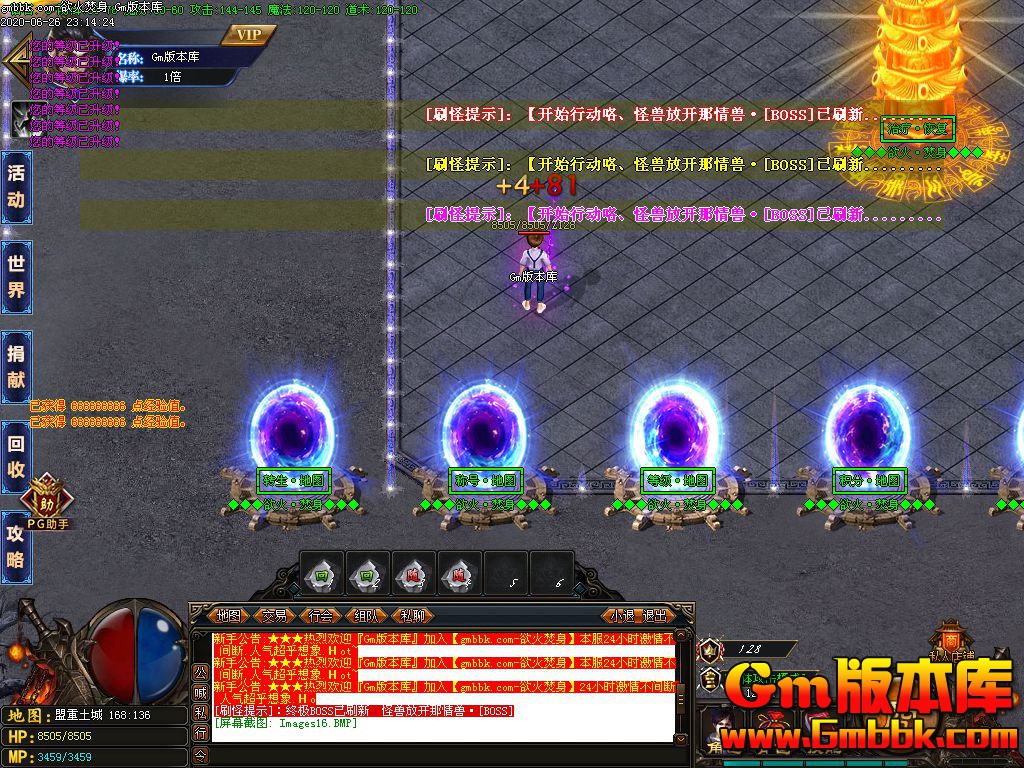Open the 攻略 guide side button
Image resolution: width=1024 pixels, height=768 pixels.
click(x=16, y=546)
